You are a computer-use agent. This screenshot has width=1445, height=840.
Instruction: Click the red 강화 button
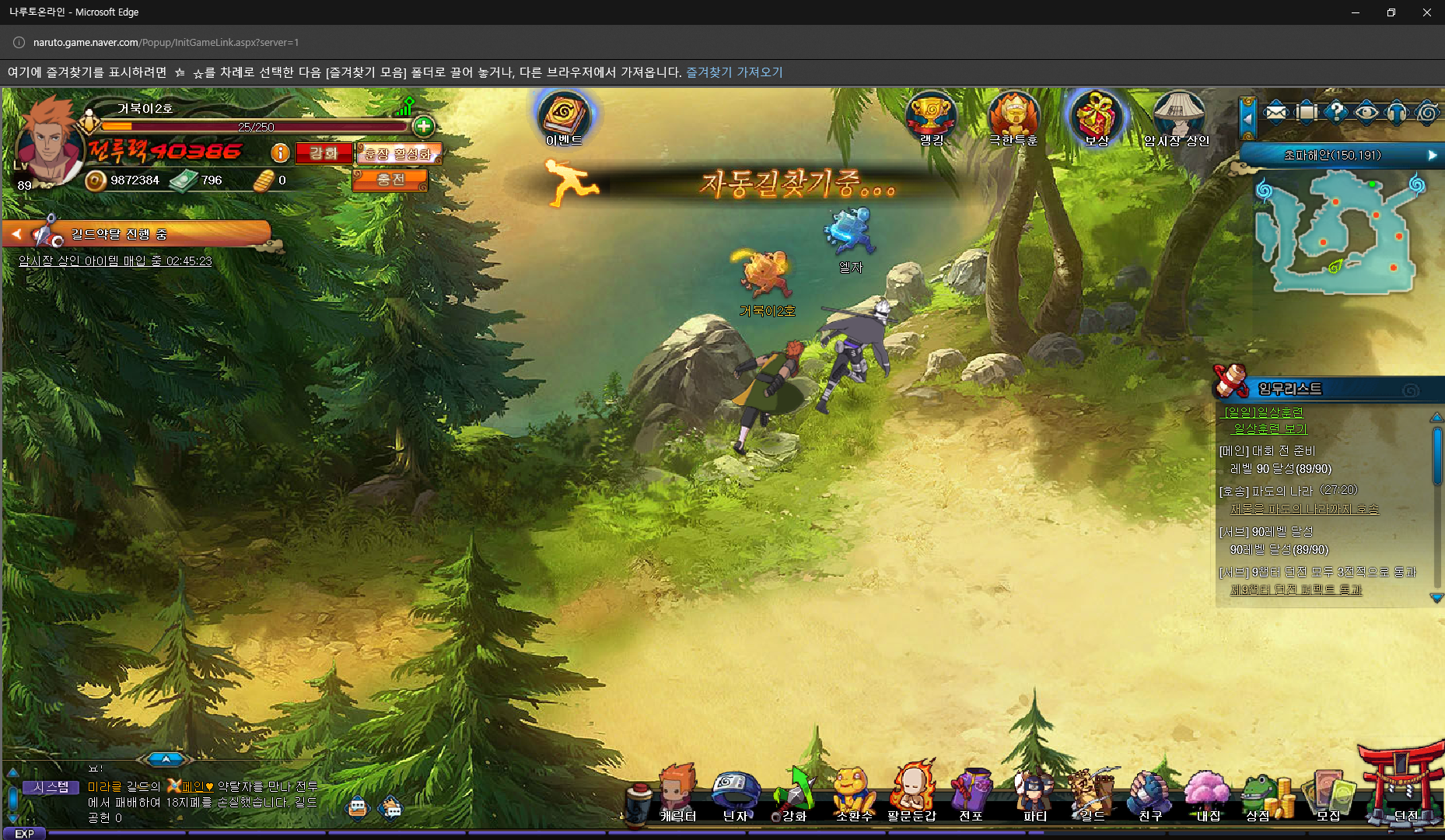click(x=324, y=153)
